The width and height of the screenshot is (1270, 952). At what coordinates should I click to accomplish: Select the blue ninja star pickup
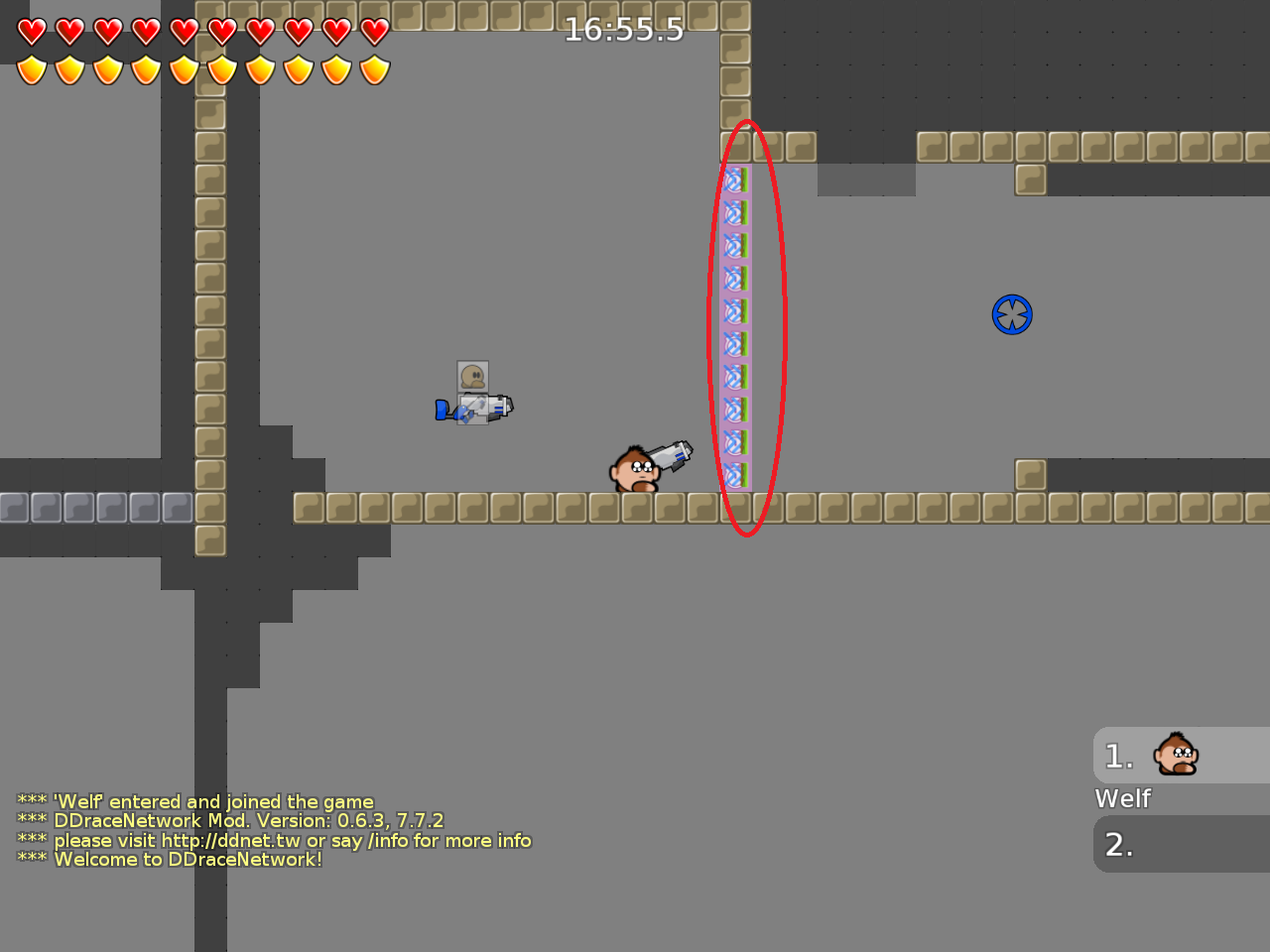1012,313
